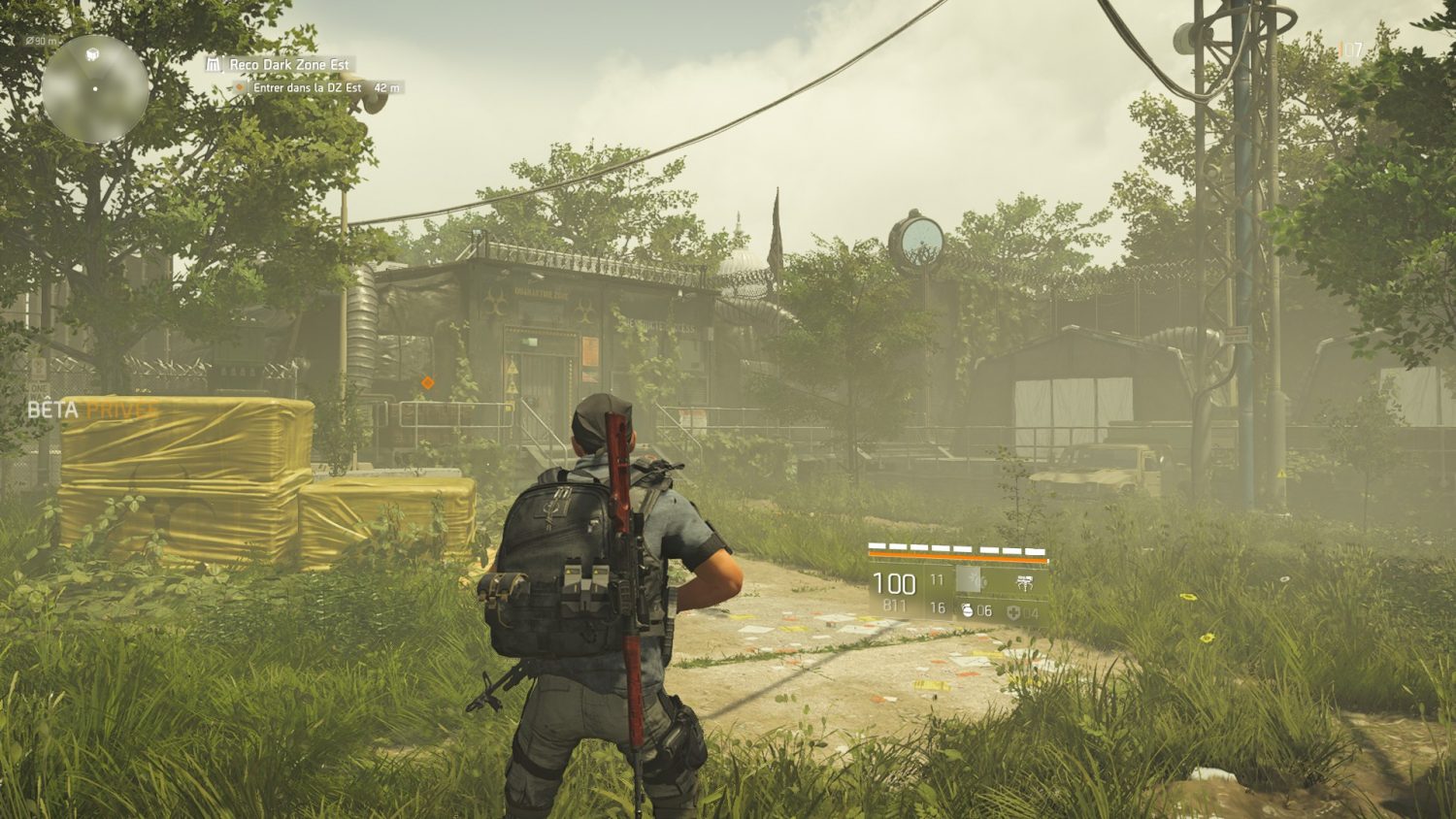Activate the drone skill icon
Image resolution: width=1456 pixels, height=819 pixels.
pos(1024,582)
